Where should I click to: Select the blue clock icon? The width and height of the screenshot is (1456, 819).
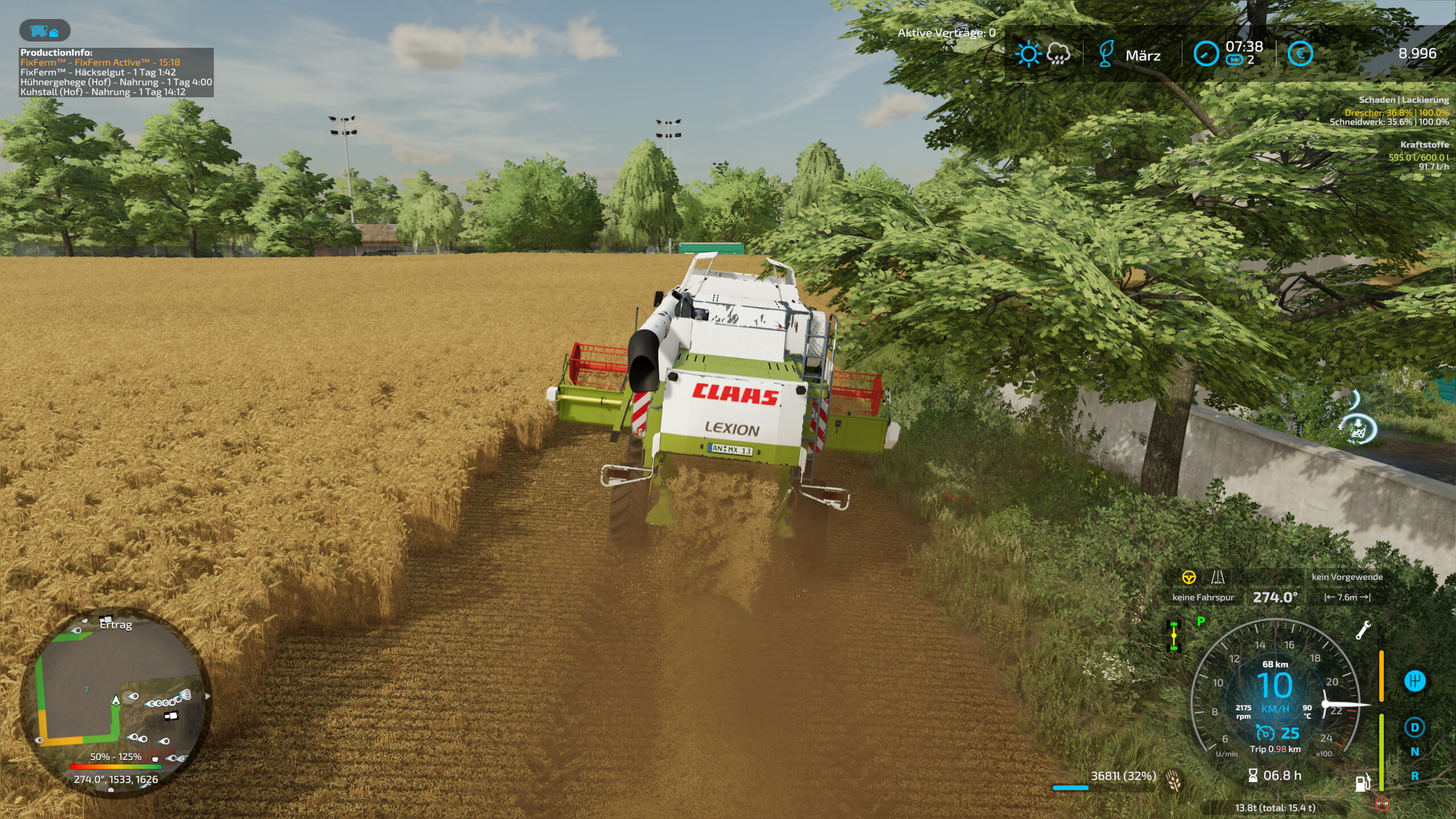point(1205,55)
